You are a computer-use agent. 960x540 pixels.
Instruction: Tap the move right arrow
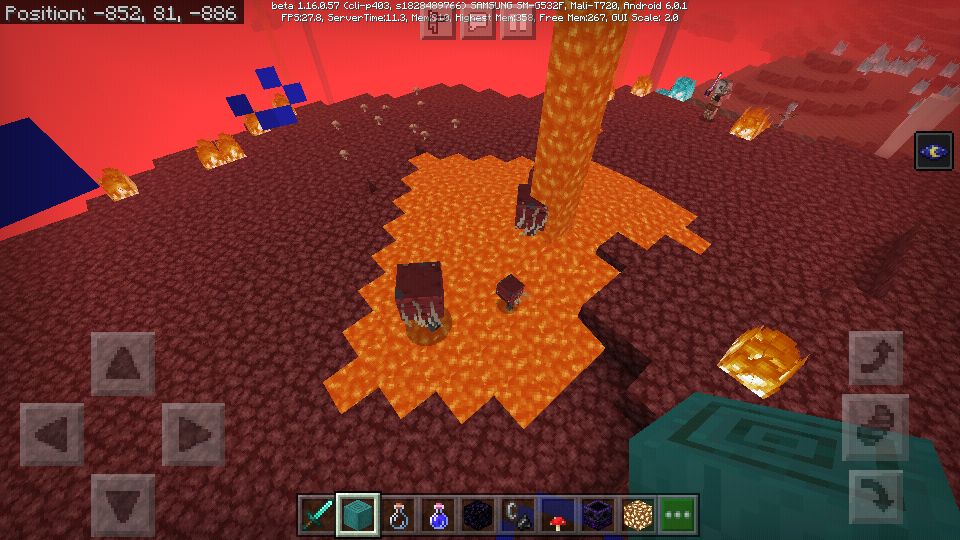pos(193,435)
